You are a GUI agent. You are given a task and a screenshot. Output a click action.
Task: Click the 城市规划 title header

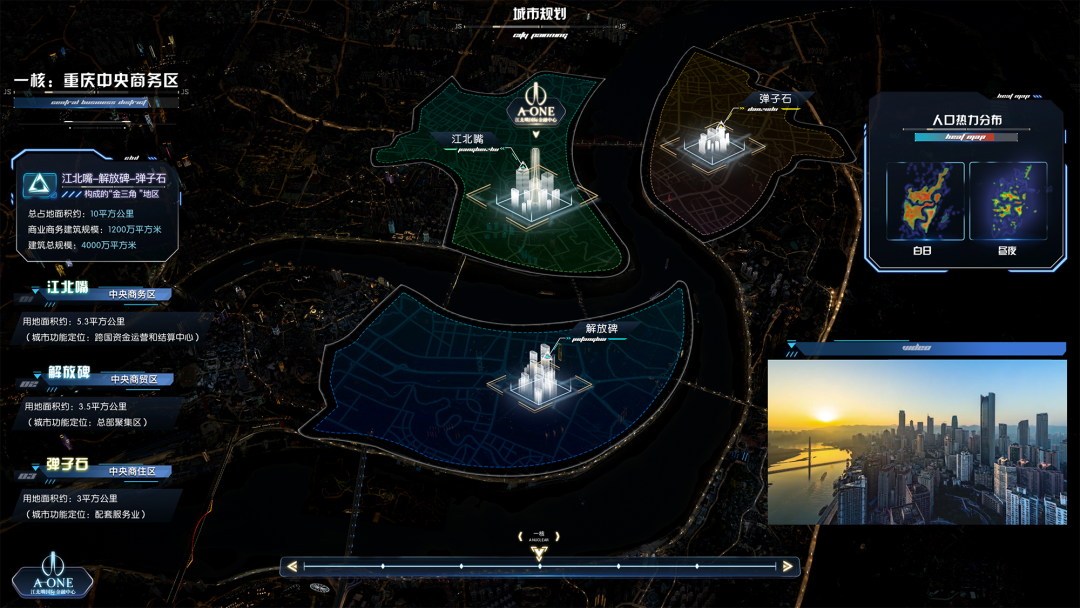point(540,14)
